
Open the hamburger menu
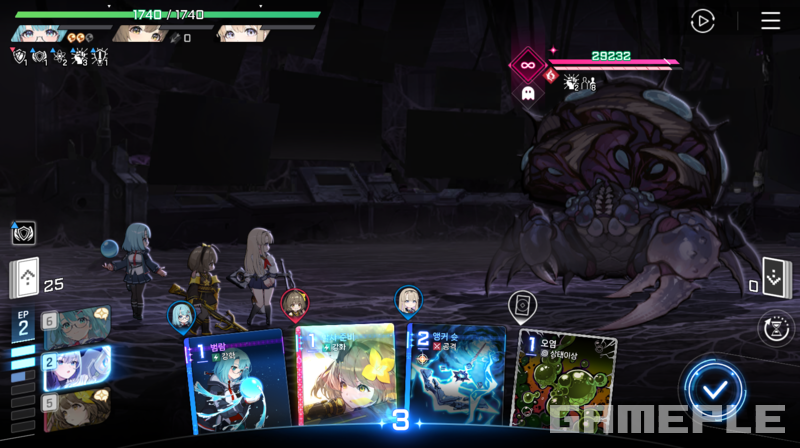[x=770, y=21]
